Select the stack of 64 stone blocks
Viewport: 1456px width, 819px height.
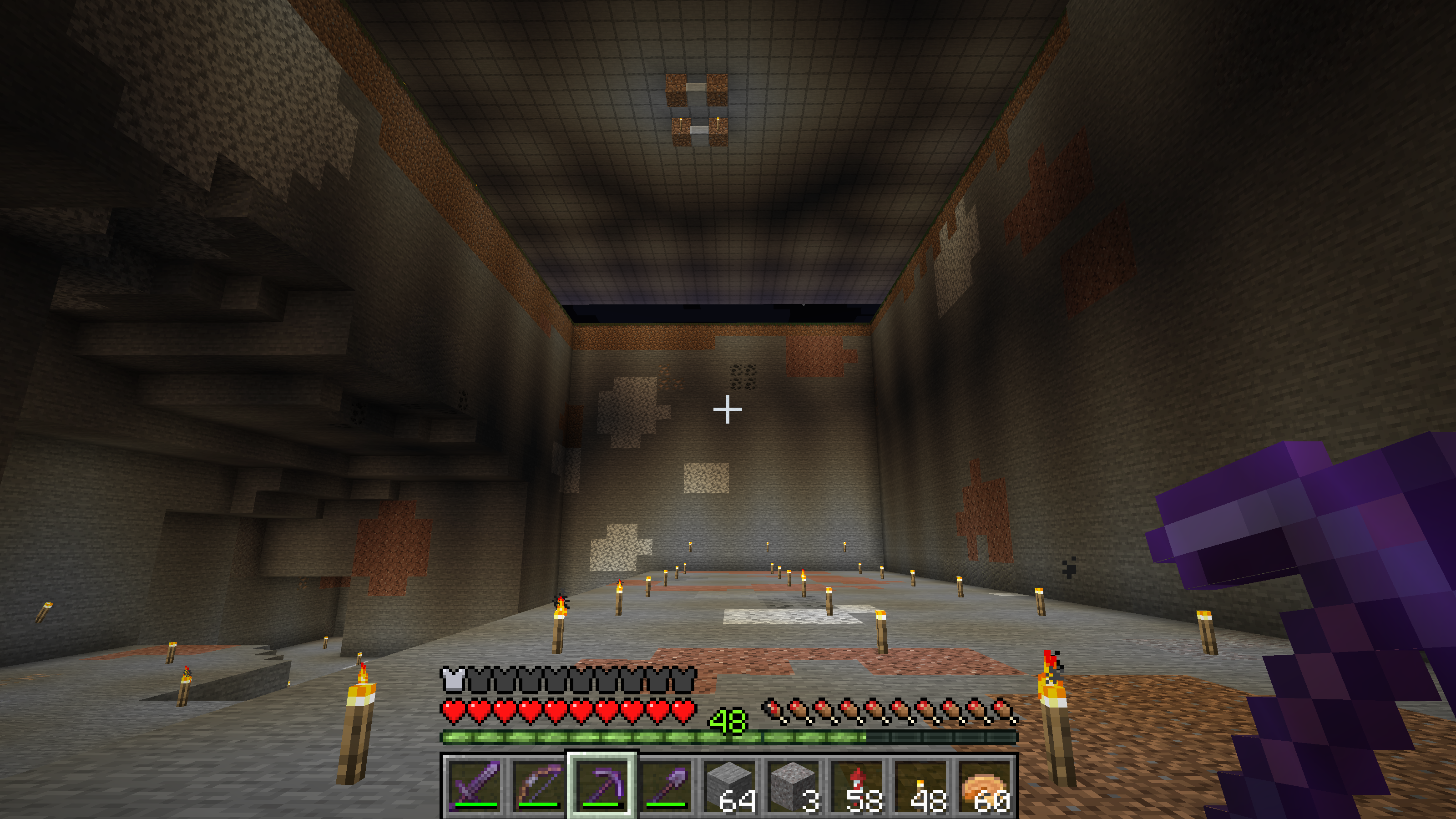tap(730, 785)
